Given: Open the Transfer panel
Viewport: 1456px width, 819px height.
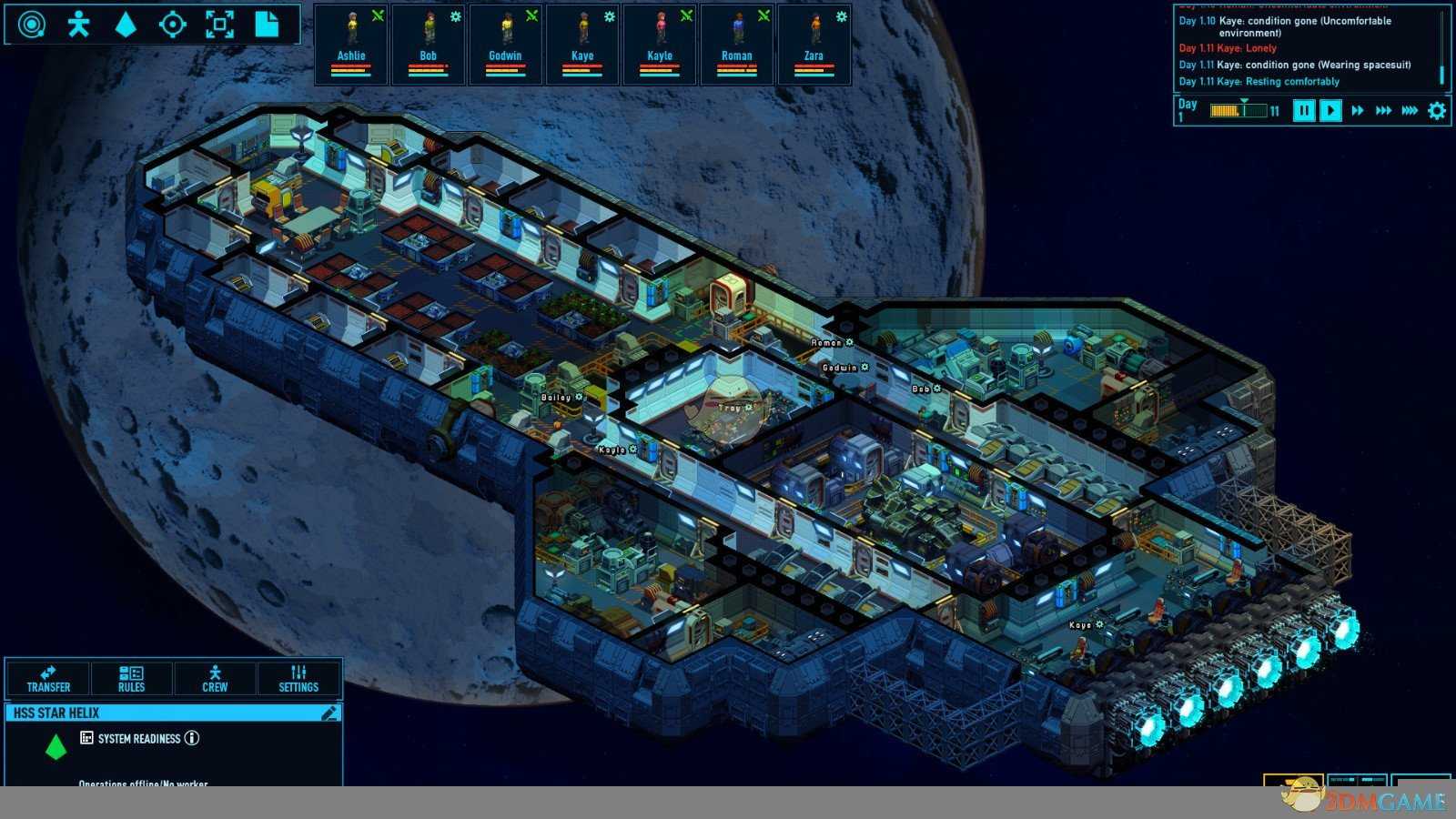Looking at the screenshot, I should pos(49,679).
